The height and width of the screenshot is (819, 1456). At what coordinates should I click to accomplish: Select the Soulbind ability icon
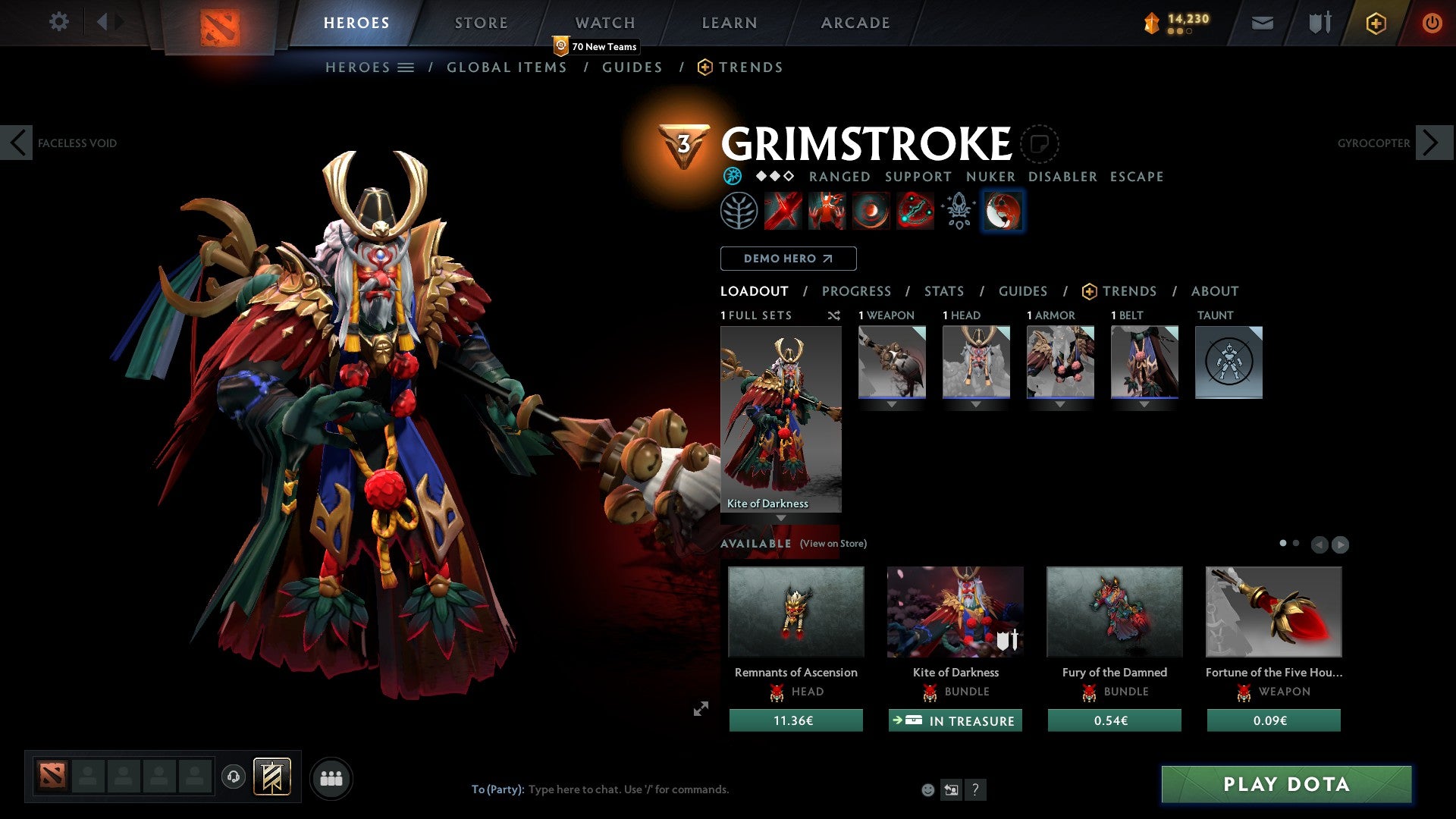tap(915, 211)
